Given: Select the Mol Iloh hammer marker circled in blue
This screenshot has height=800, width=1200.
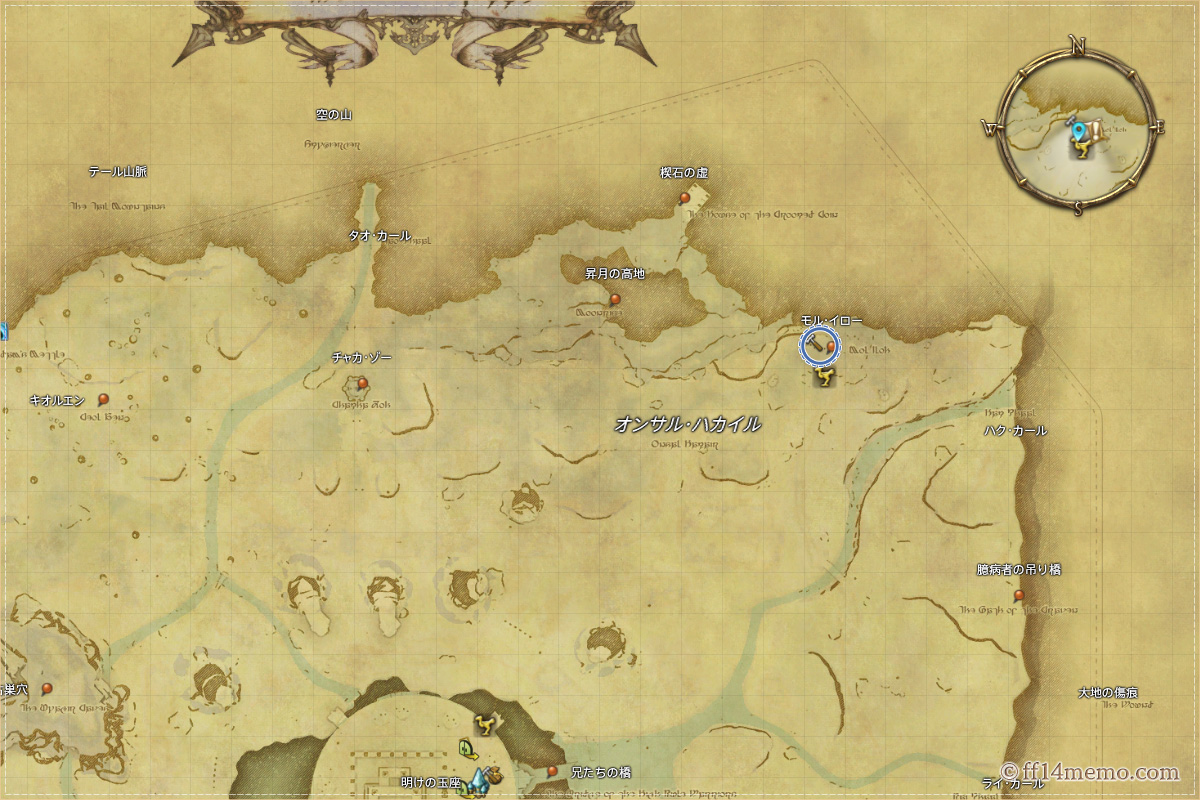Looking at the screenshot, I should (819, 346).
